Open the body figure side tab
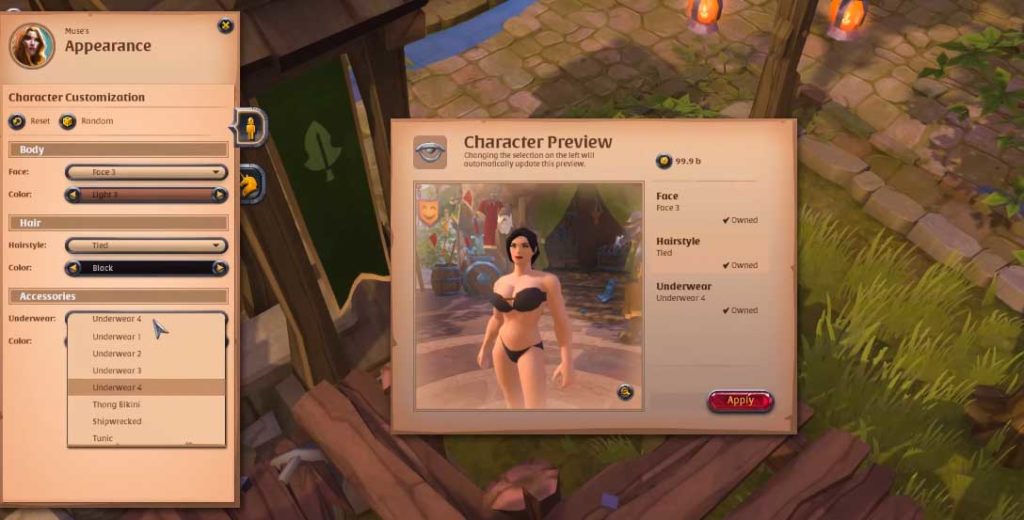This screenshot has width=1024, height=520. tap(250, 127)
